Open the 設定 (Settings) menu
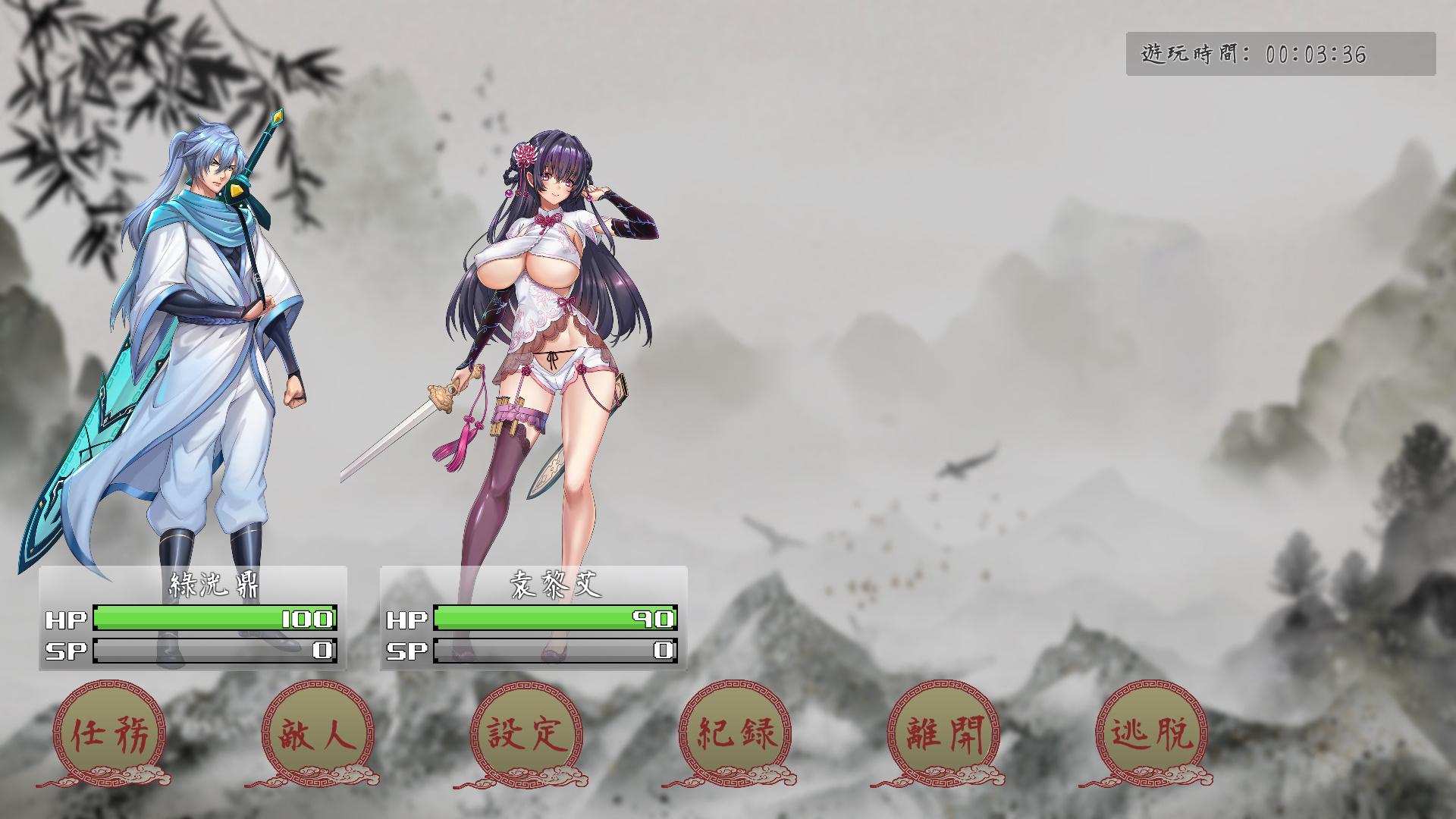This screenshot has height=819, width=1456. [526, 733]
